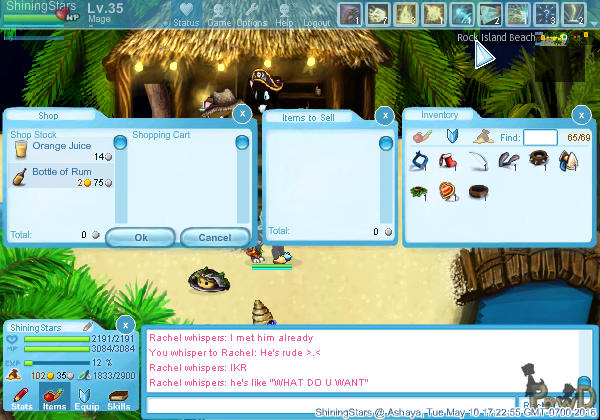Confirm the shop purchase with Ok
This screenshot has height=420, width=600.
pos(140,237)
